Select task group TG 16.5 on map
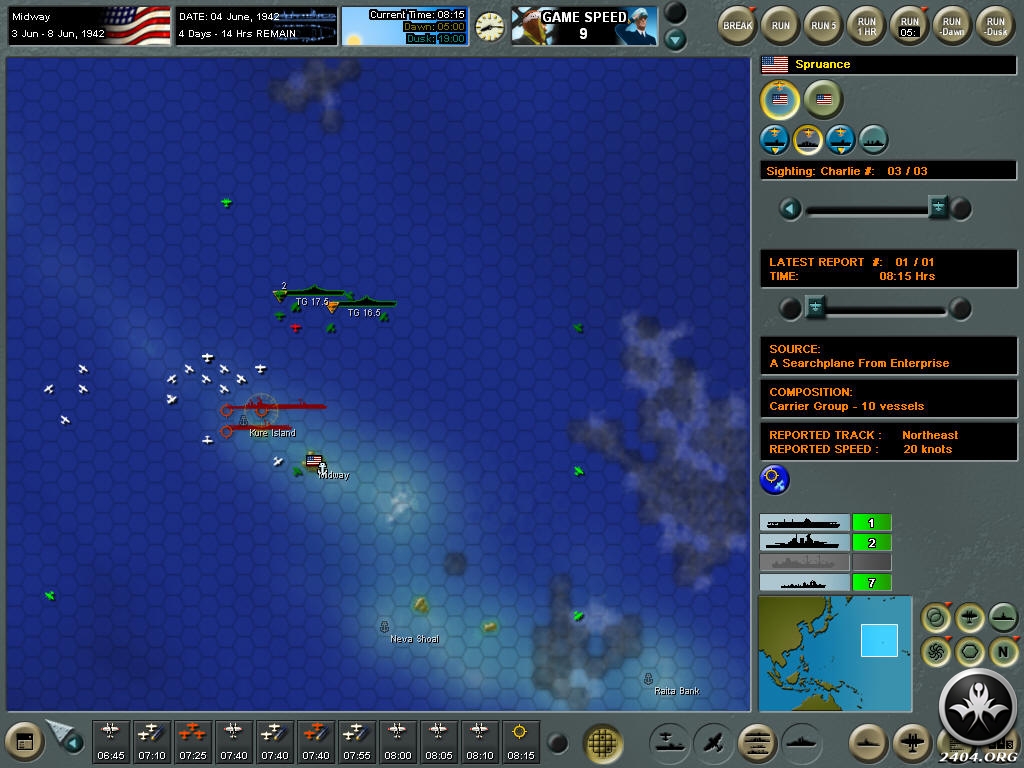The image size is (1024, 768). point(366,302)
